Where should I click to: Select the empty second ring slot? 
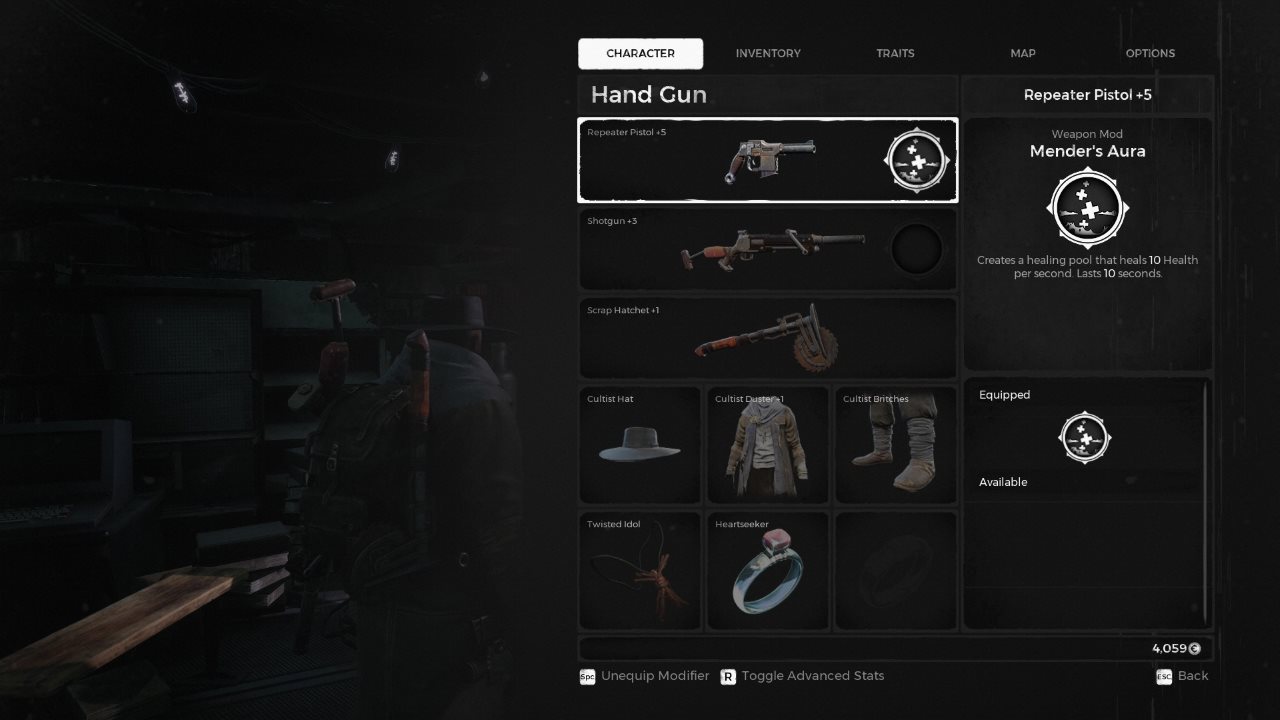[x=895, y=571]
